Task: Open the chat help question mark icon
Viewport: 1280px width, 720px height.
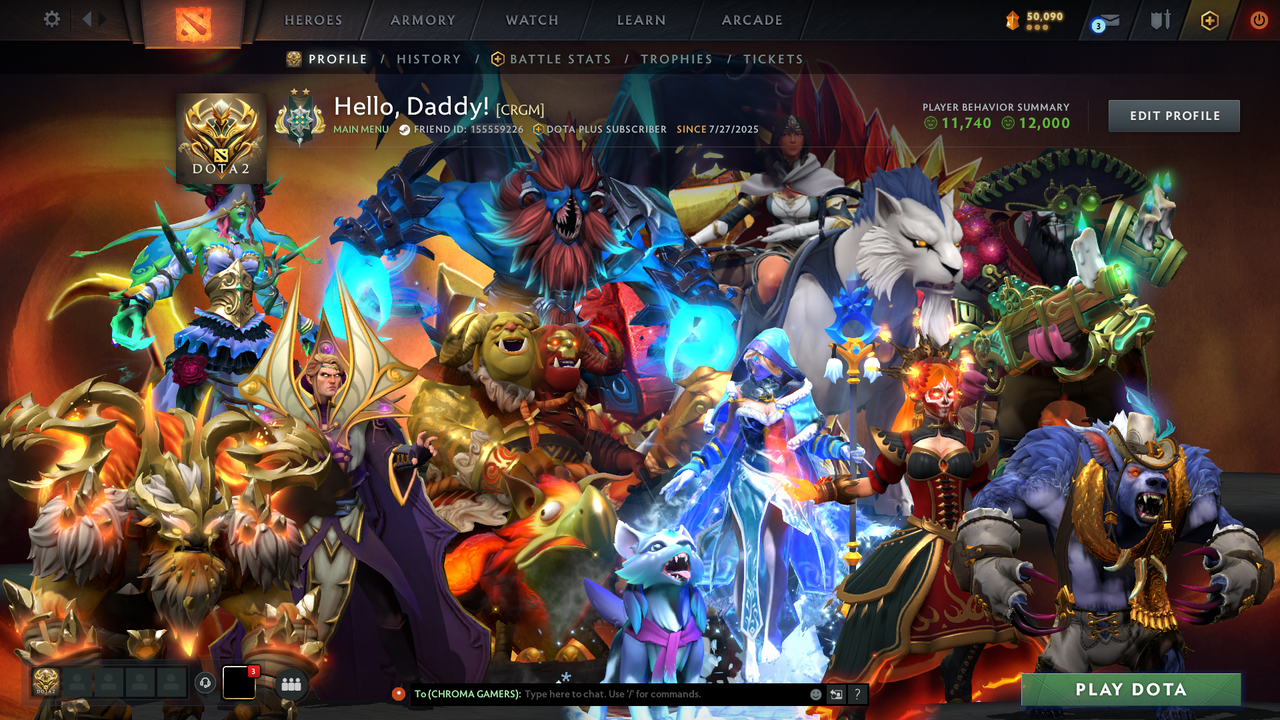Action: (856, 693)
